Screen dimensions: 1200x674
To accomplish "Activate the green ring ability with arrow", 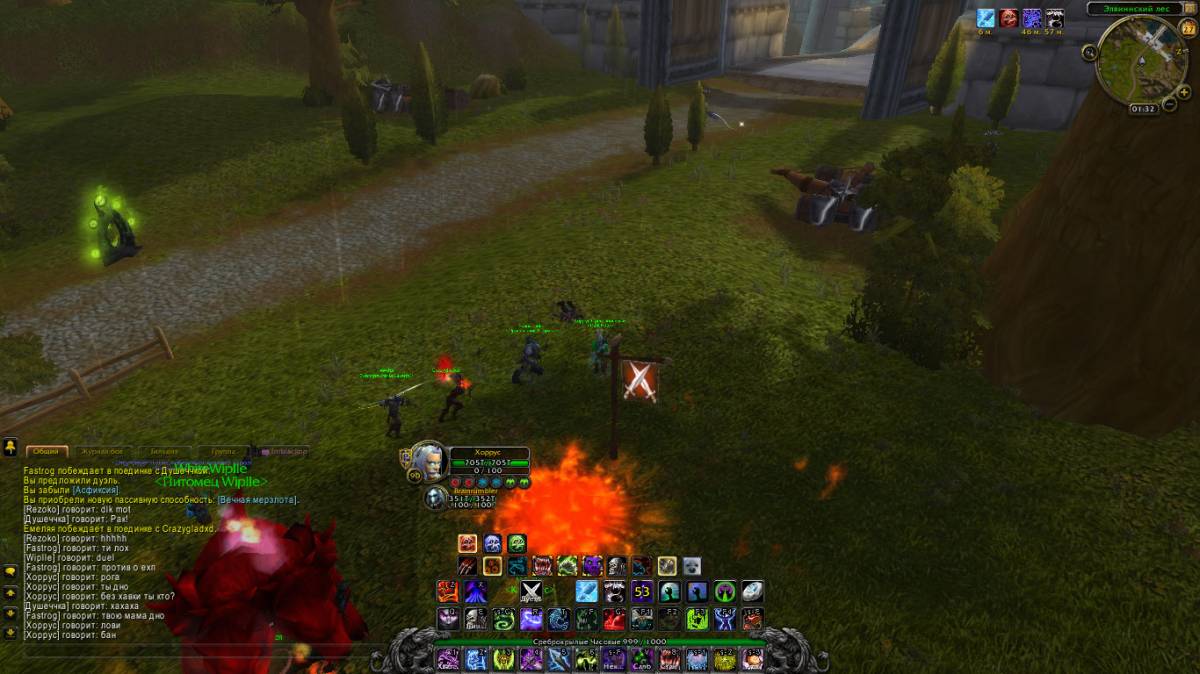I will pyautogui.click(x=725, y=592).
